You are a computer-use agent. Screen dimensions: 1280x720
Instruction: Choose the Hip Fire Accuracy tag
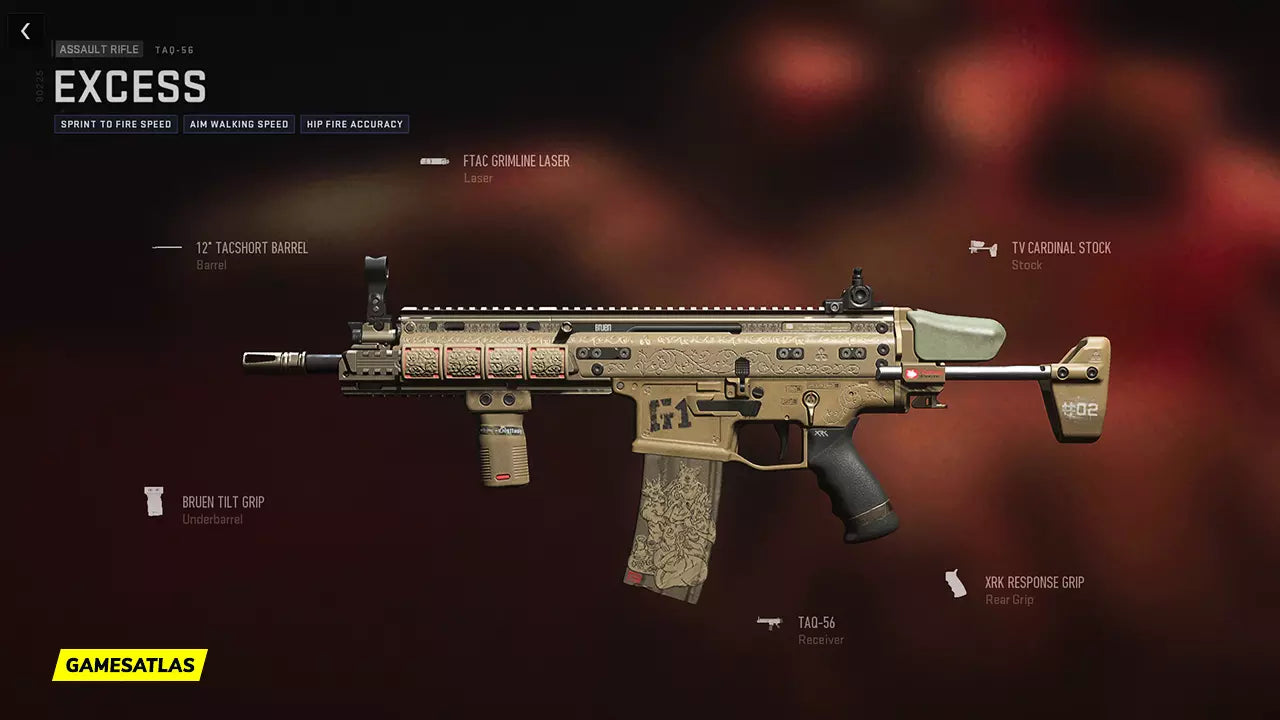[354, 124]
